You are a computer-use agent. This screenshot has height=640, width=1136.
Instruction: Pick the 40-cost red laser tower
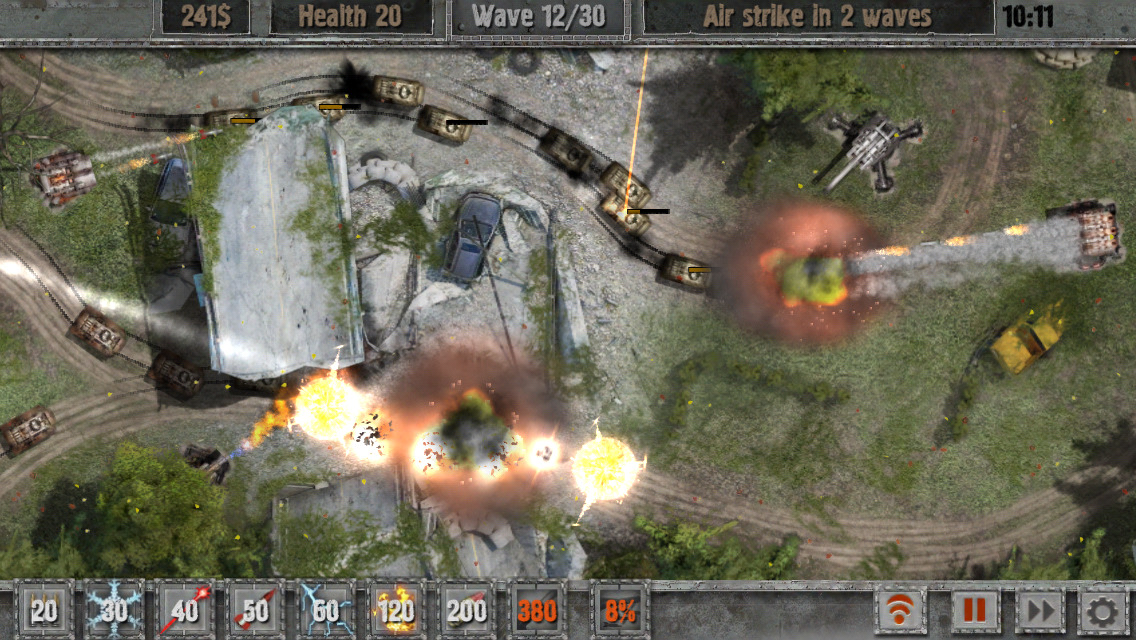[x=186, y=610]
